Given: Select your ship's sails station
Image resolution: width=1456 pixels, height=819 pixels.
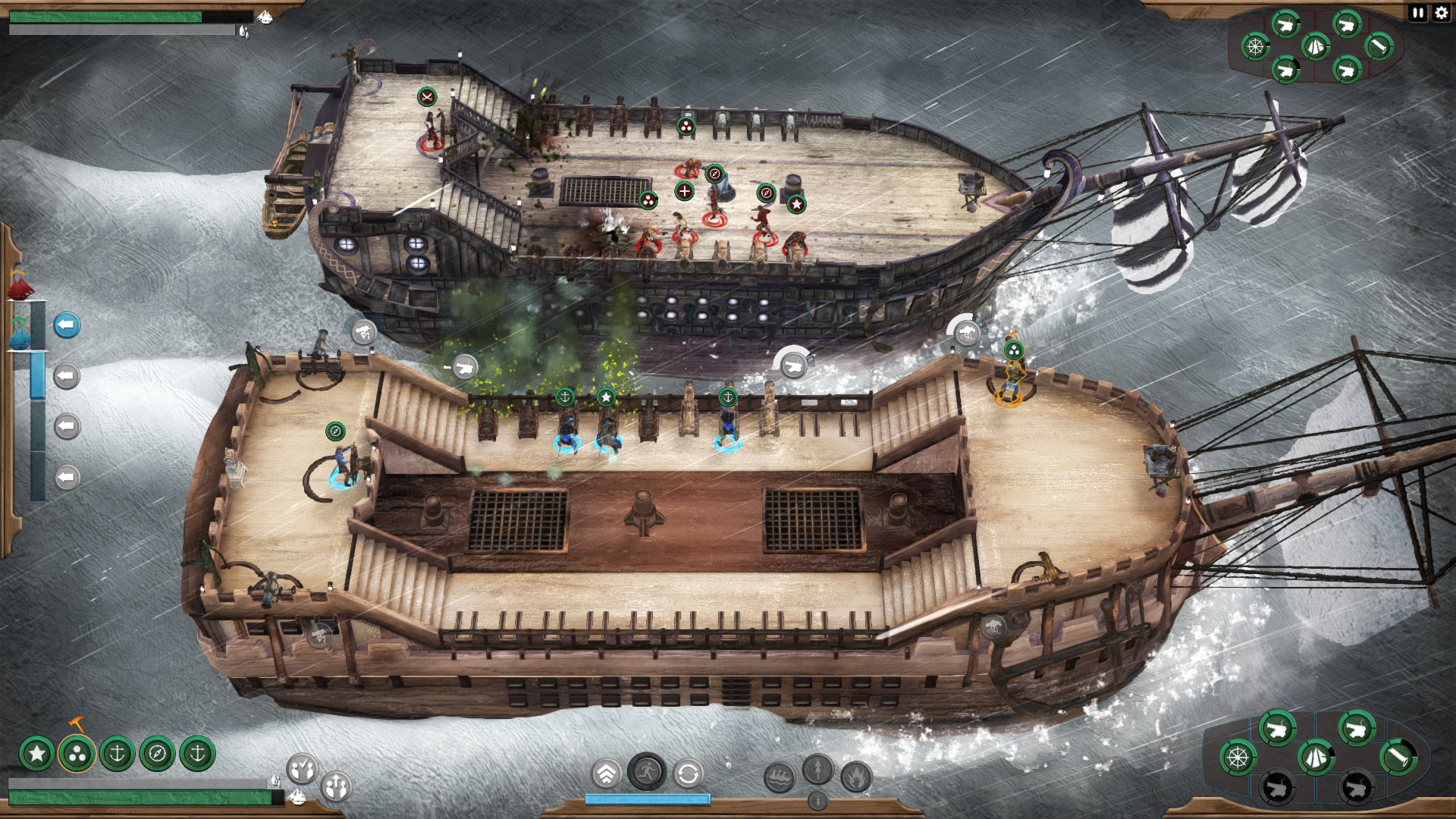Looking at the screenshot, I should pos(1316,757).
